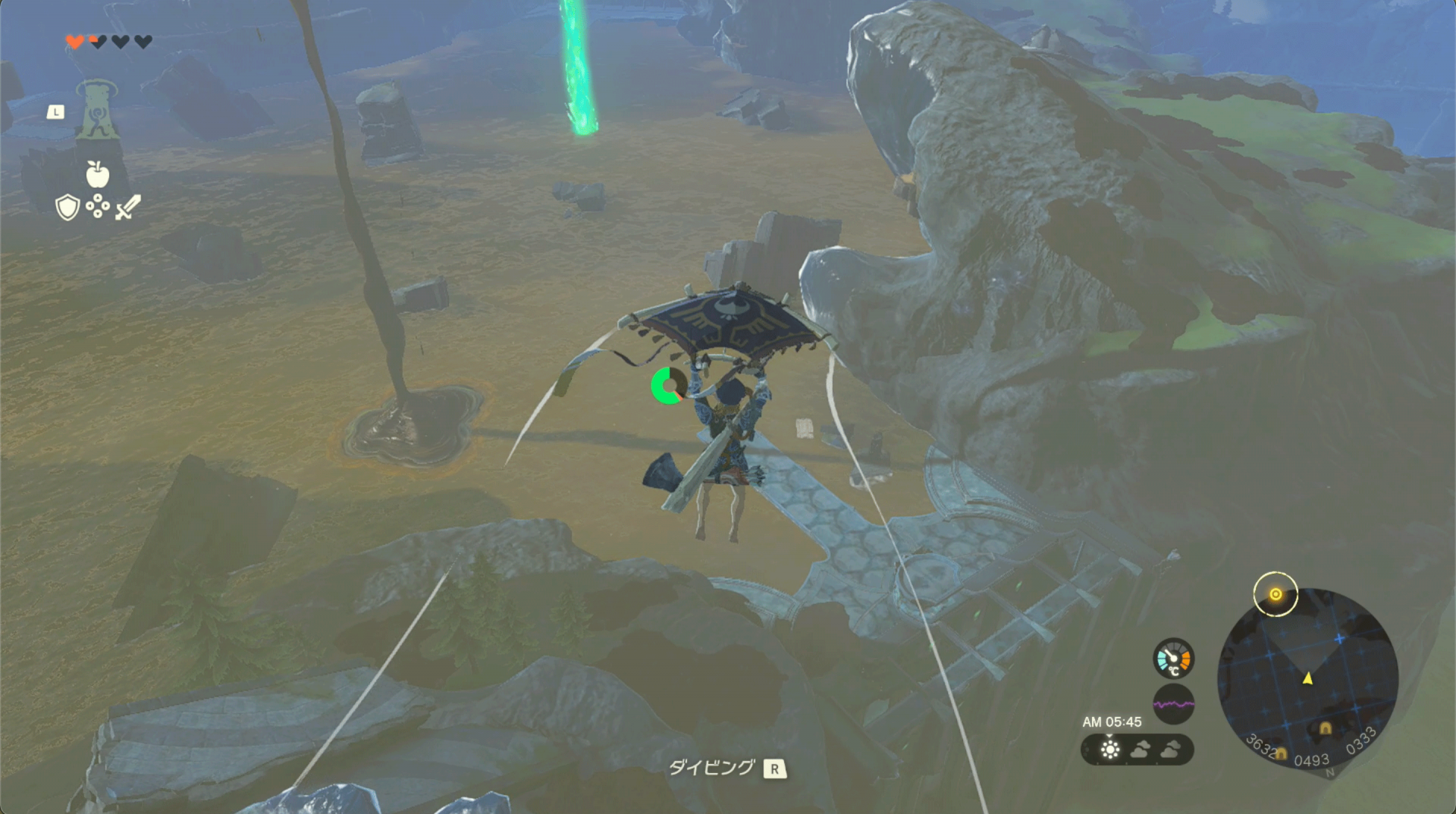Click the temperature gauge icon

tap(1173, 658)
